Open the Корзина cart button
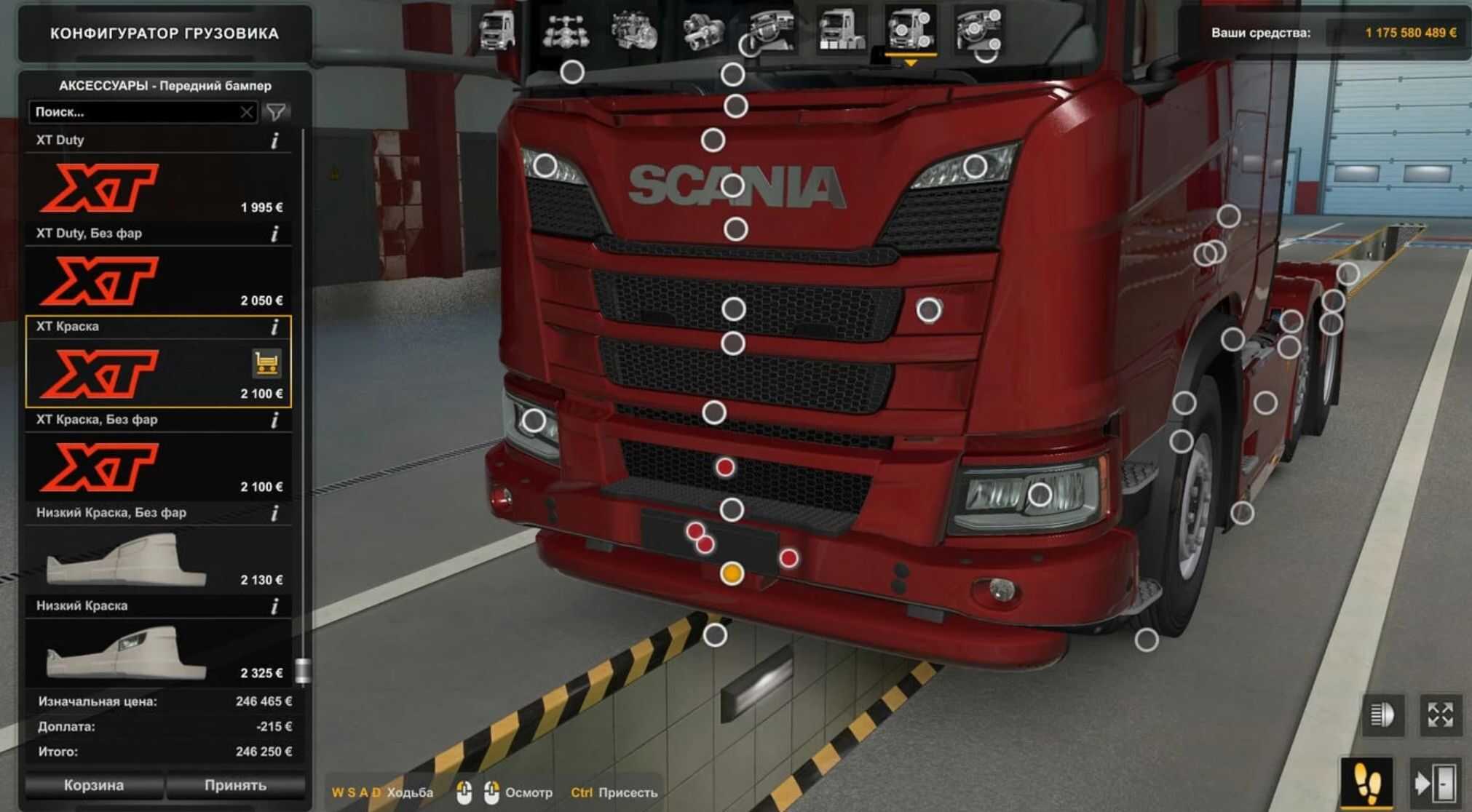The width and height of the screenshot is (1472, 812). (x=93, y=785)
